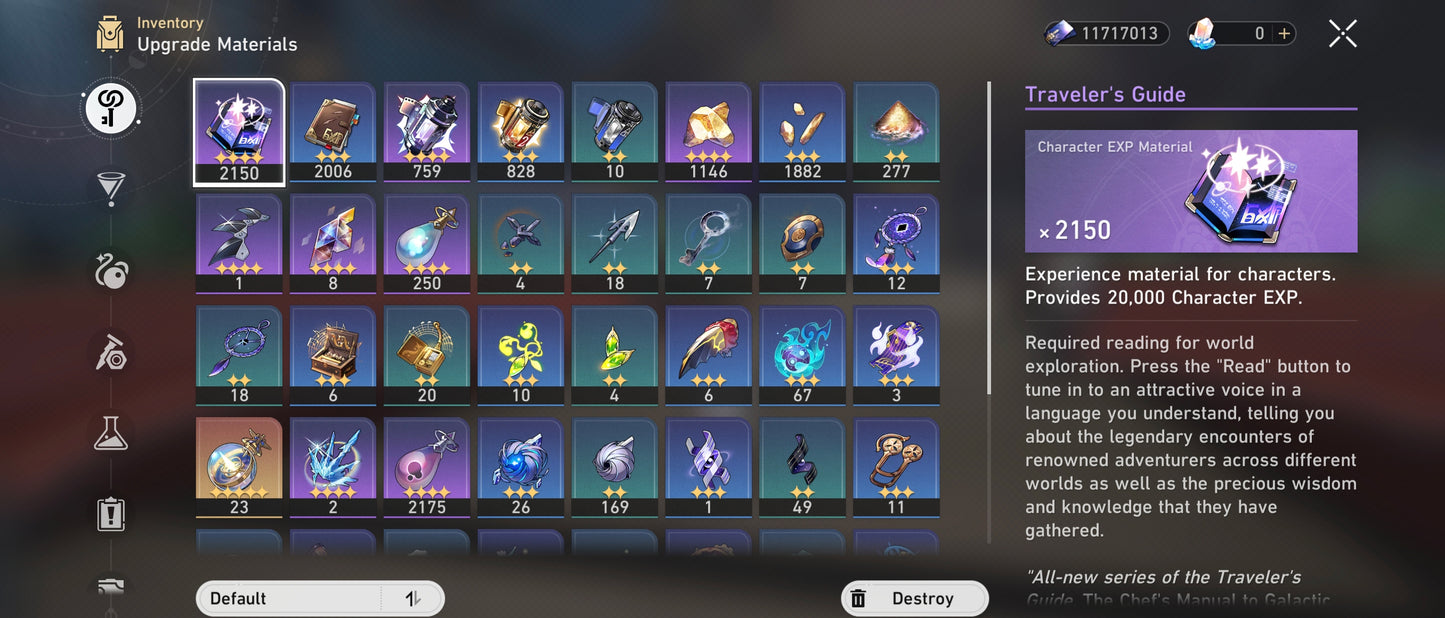Select the Traveler's Guide slot with 2150

[x=239, y=132]
